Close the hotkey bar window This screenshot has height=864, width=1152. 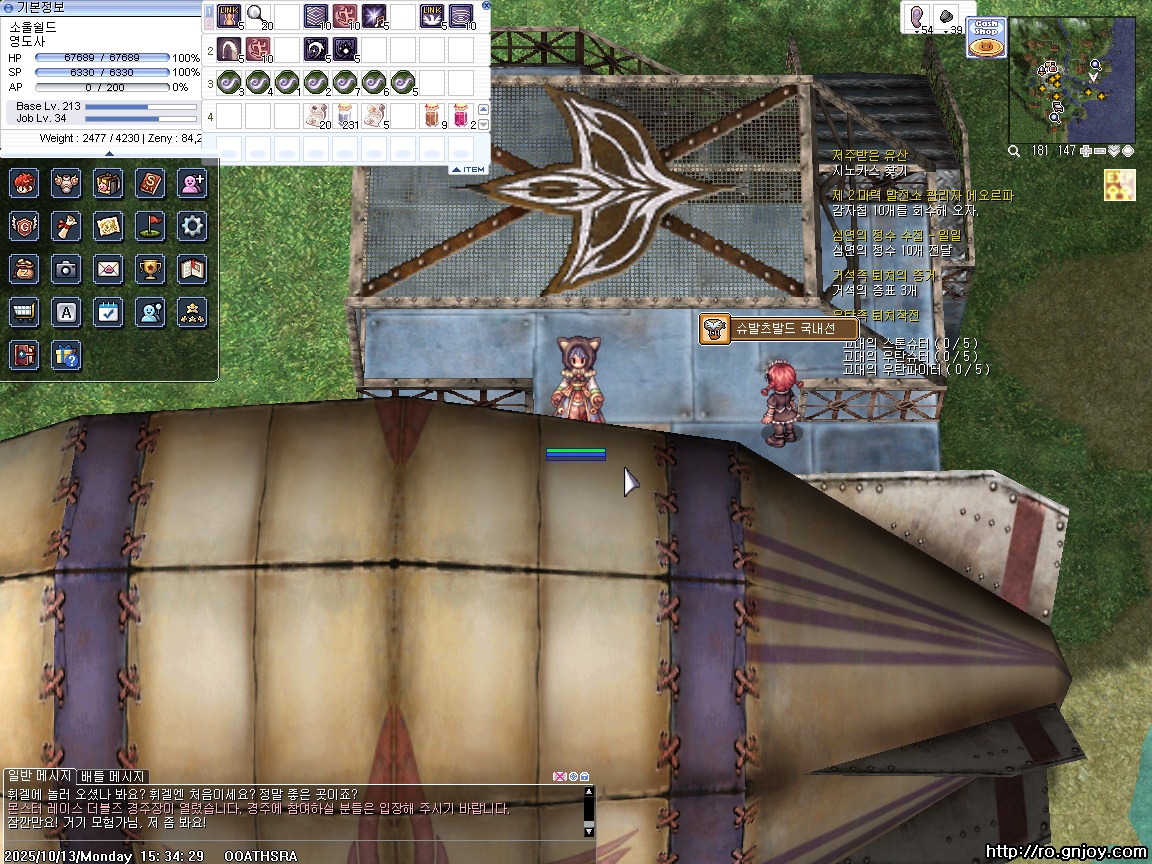(486, 5)
